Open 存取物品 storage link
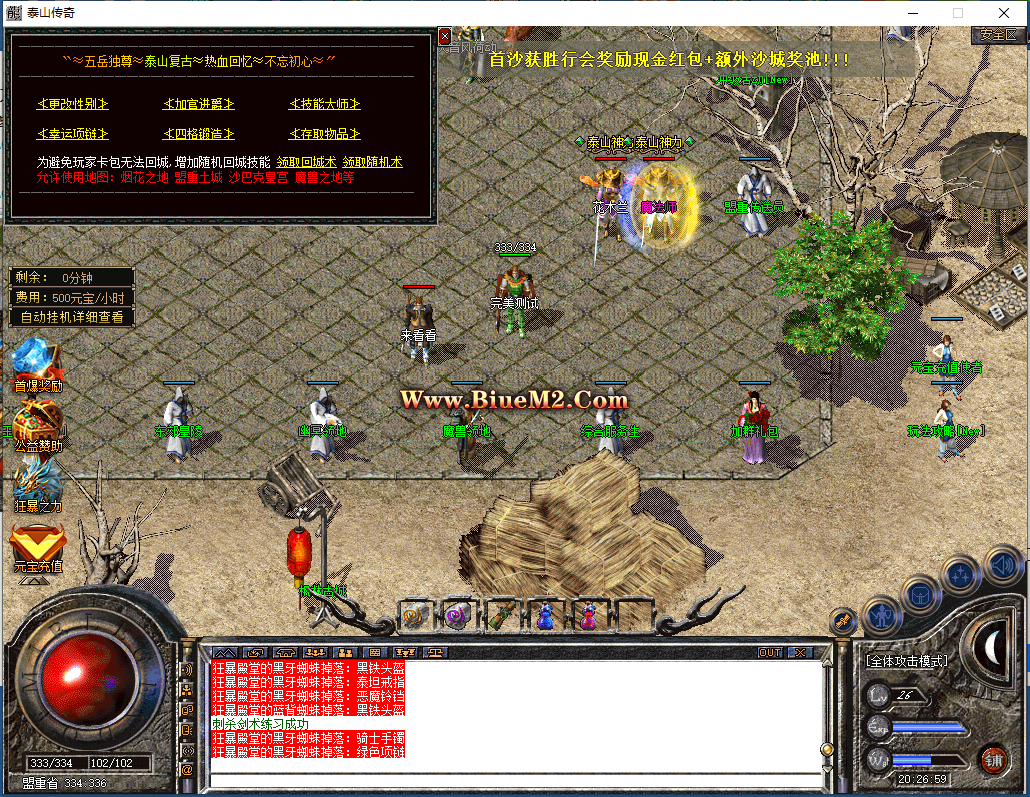The image size is (1030, 797). click(x=324, y=134)
